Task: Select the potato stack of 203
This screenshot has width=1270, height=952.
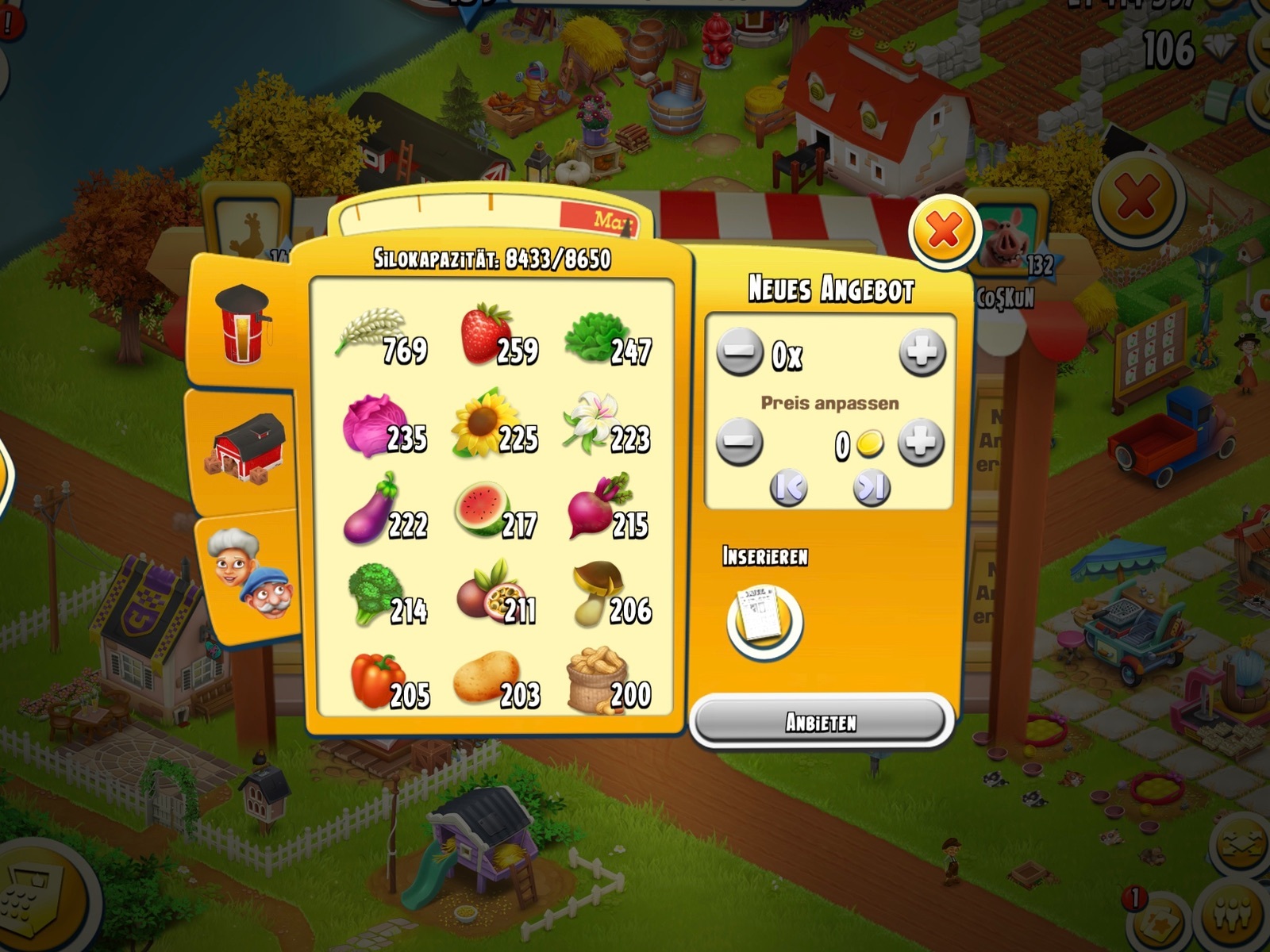Action: tap(494, 682)
